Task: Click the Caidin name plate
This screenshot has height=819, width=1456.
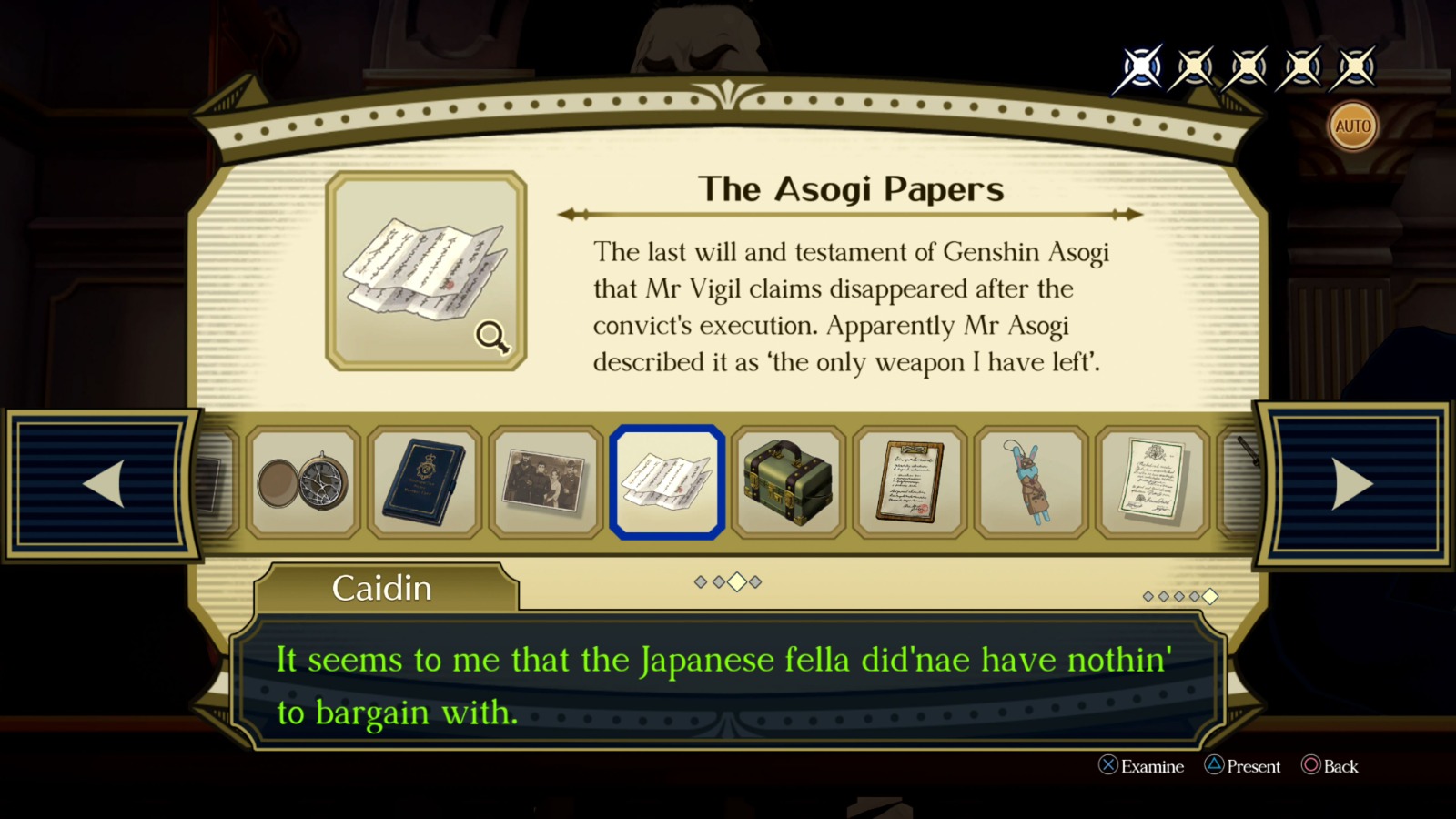Action: point(382,588)
